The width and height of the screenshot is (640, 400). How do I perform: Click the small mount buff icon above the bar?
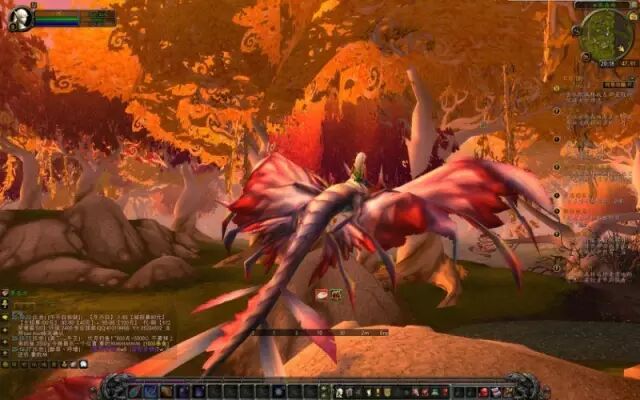tap(322, 295)
